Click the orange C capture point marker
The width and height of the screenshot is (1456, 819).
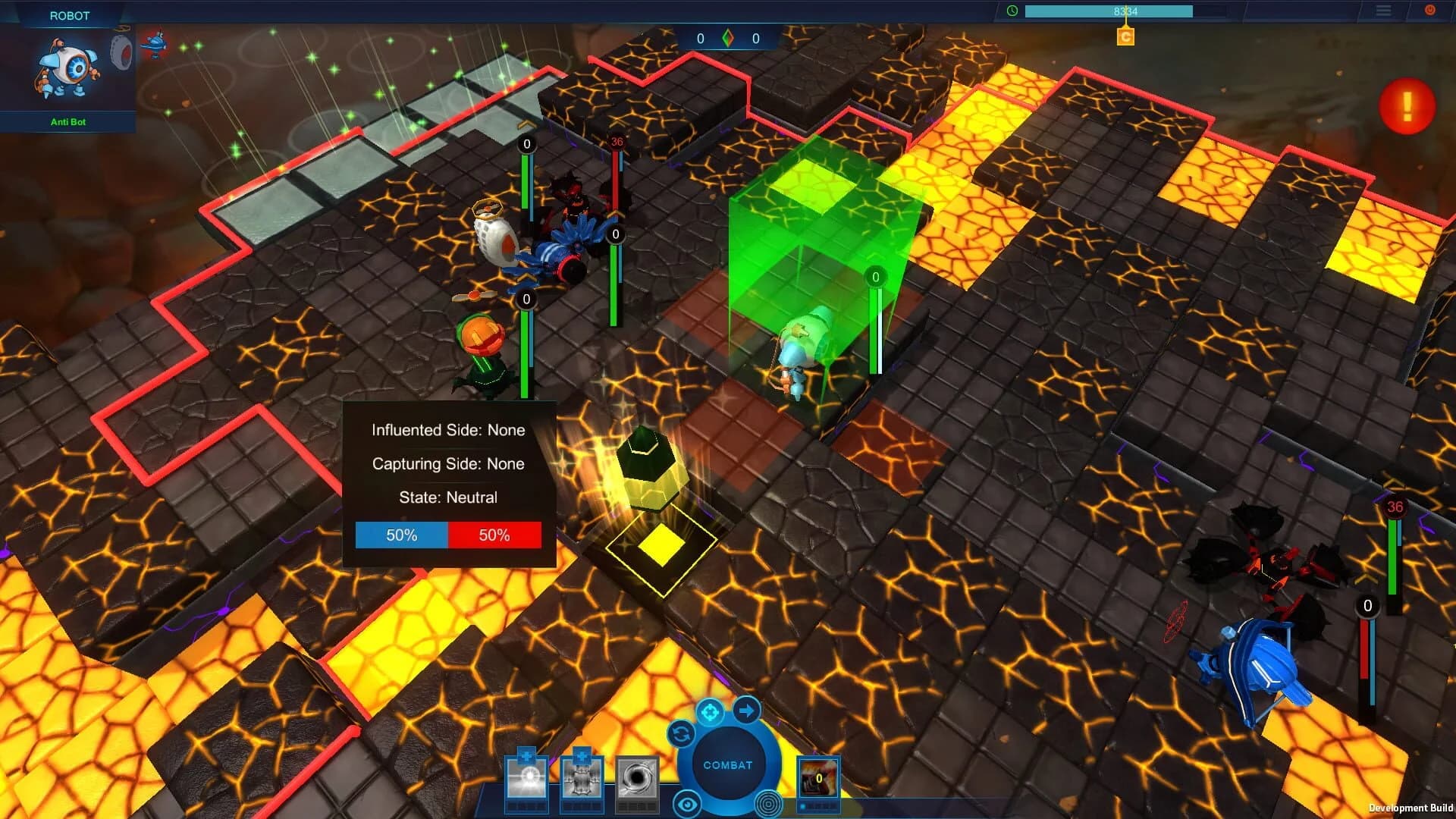(1125, 36)
